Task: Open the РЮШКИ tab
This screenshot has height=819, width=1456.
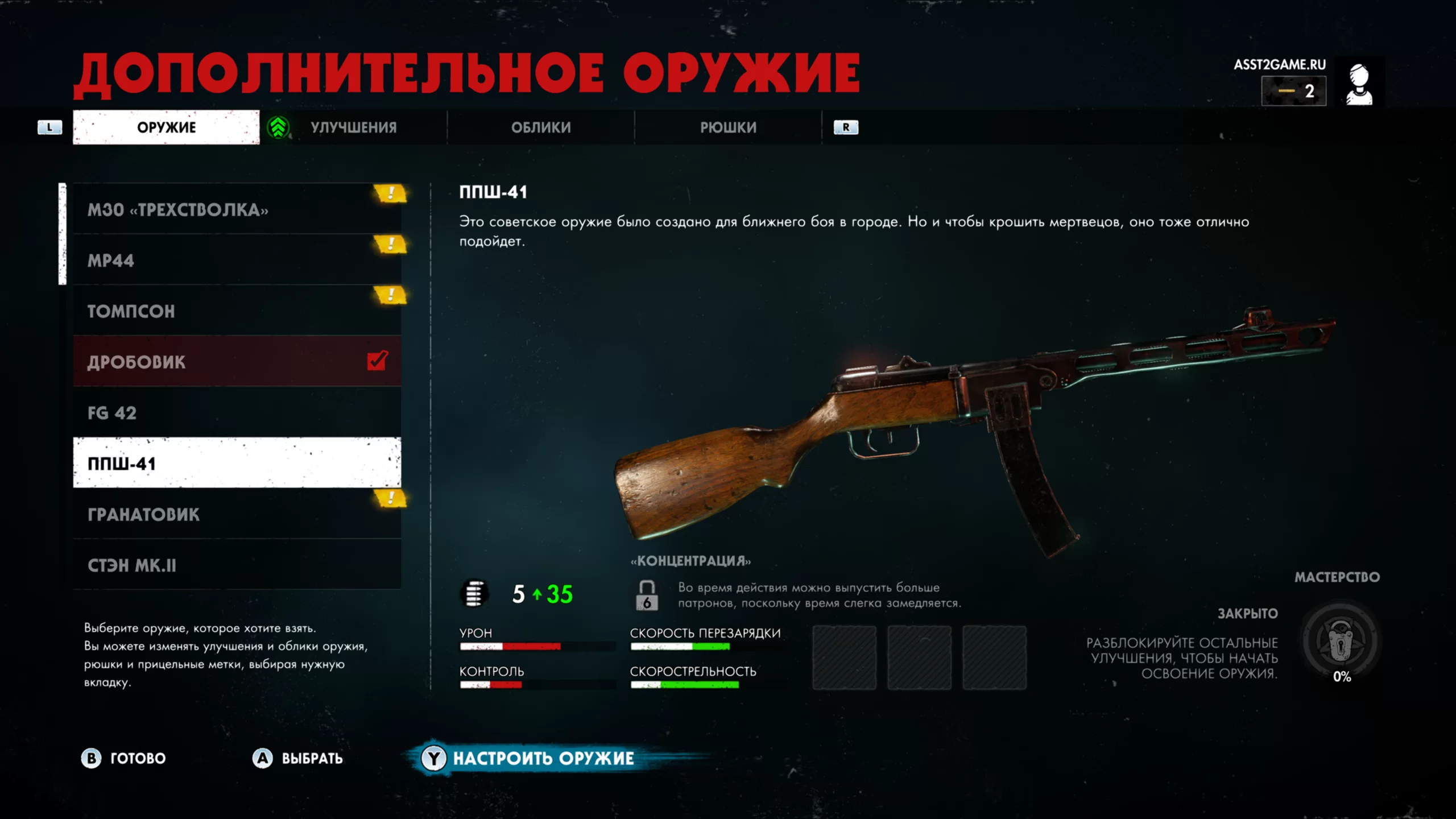Action: tap(728, 127)
